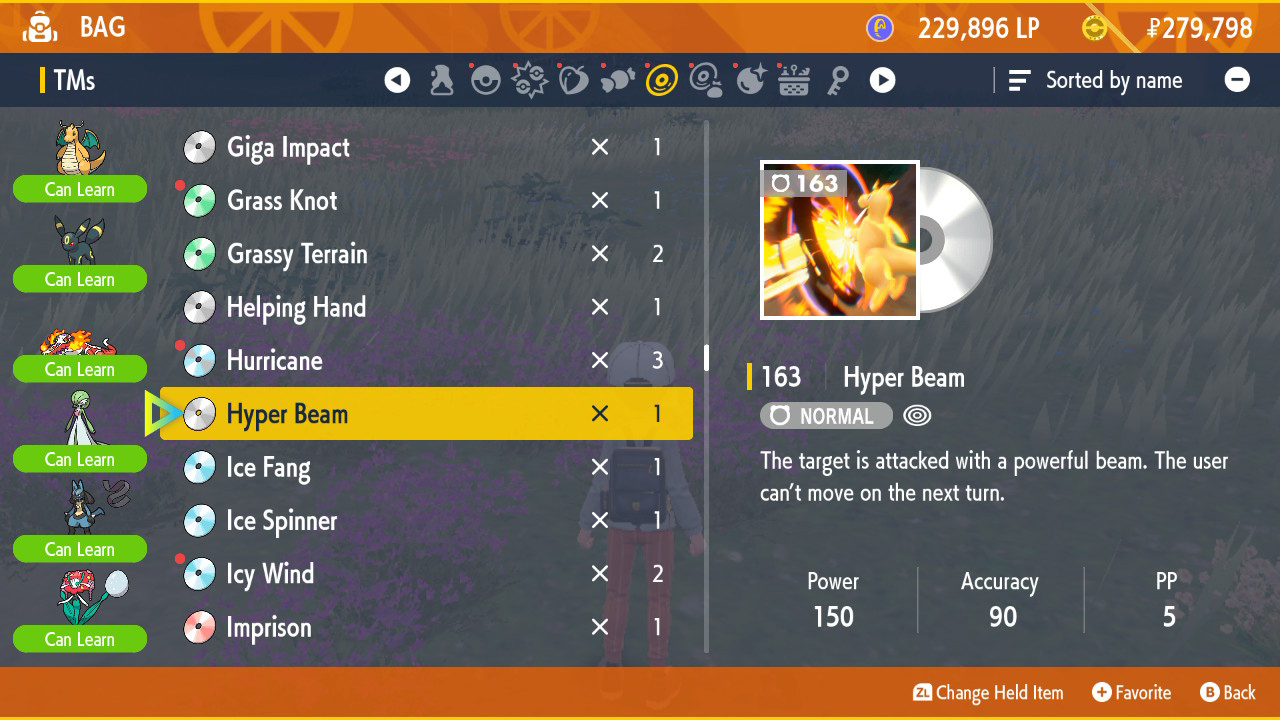Open the Sorted by name sorting option
This screenshot has height=720, width=1280.
click(1097, 80)
